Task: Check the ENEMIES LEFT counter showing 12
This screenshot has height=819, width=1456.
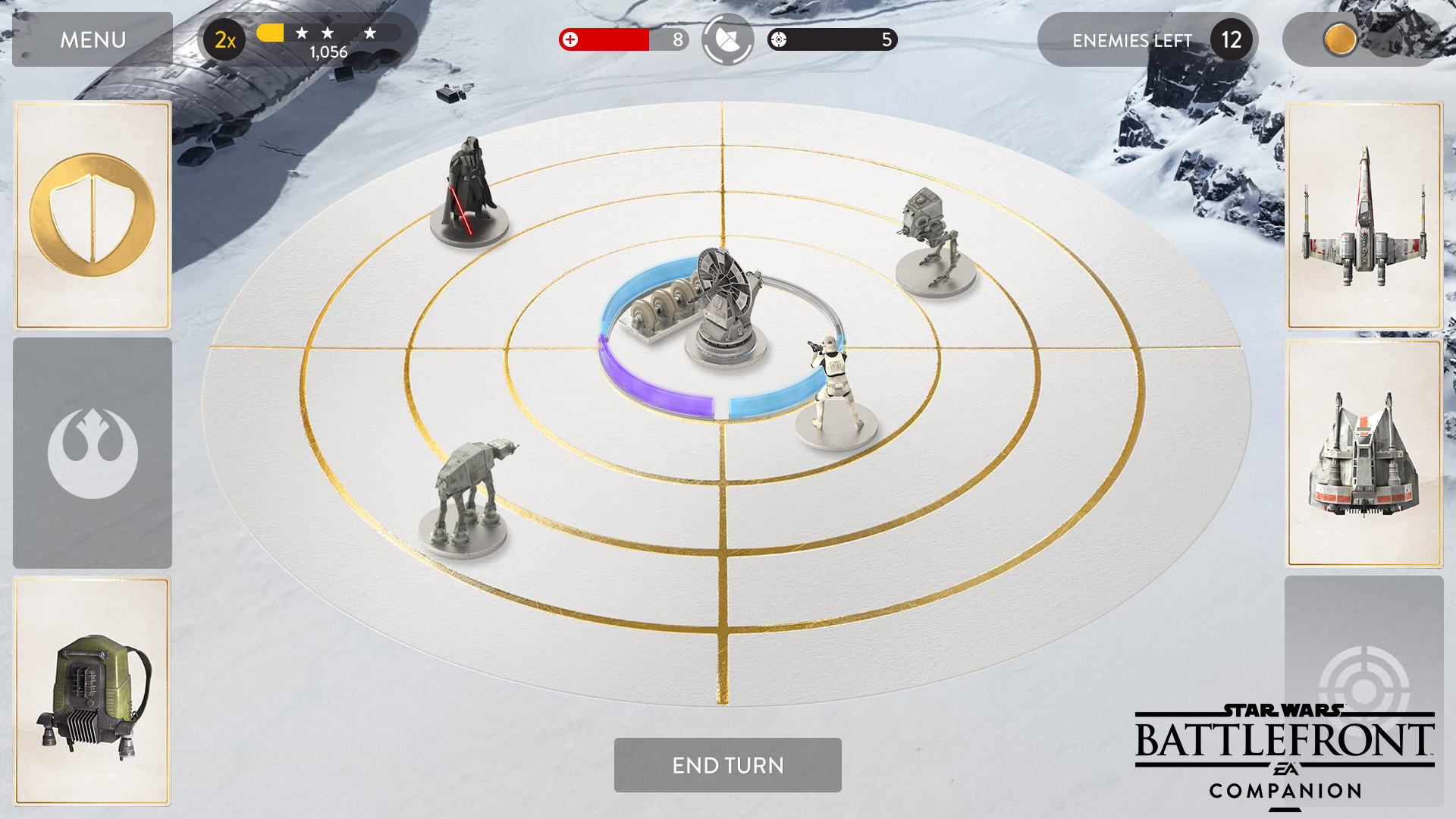Action: [1145, 39]
